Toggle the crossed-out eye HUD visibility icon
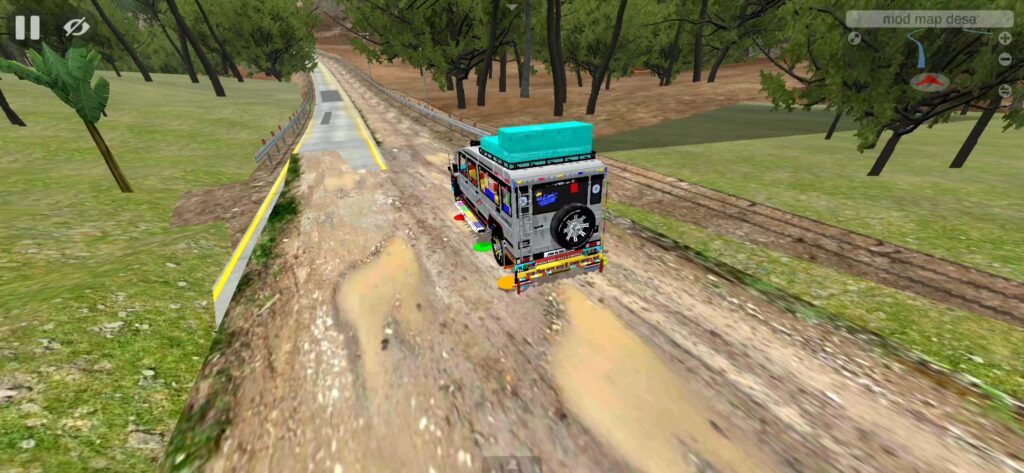This screenshot has width=1024, height=473. coord(76,27)
